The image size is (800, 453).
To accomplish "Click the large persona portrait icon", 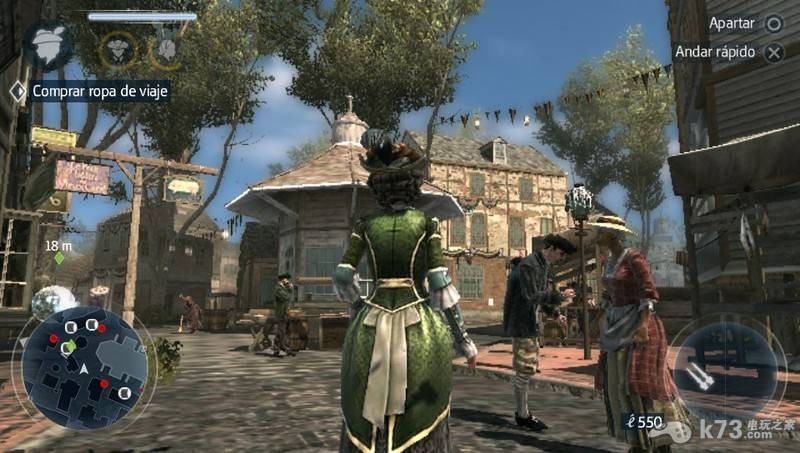I will (x=48, y=44).
